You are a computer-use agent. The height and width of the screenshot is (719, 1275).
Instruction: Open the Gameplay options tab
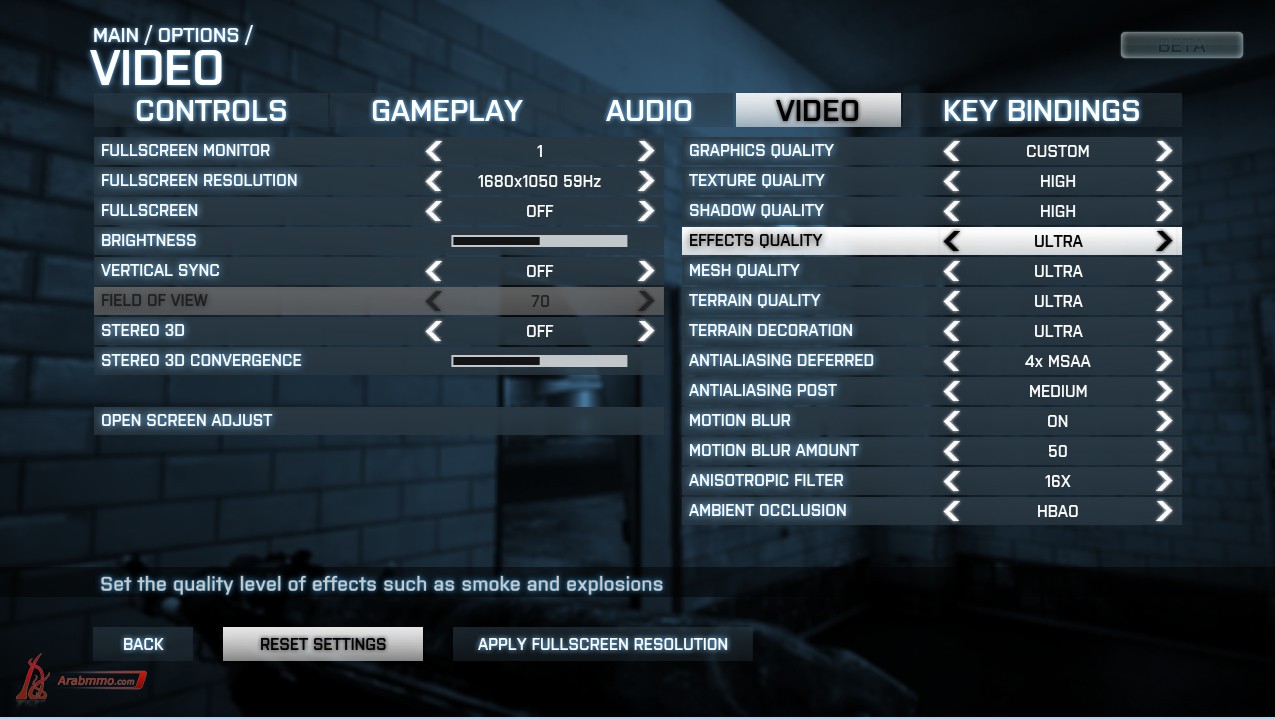point(447,111)
